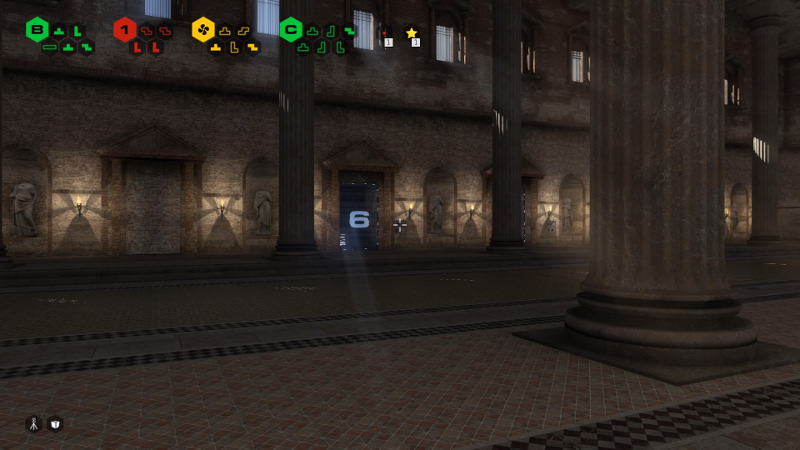800x450 pixels.
Task: Click the small red item icon beside the star
Action: pyautogui.click(x=385, y=33)
